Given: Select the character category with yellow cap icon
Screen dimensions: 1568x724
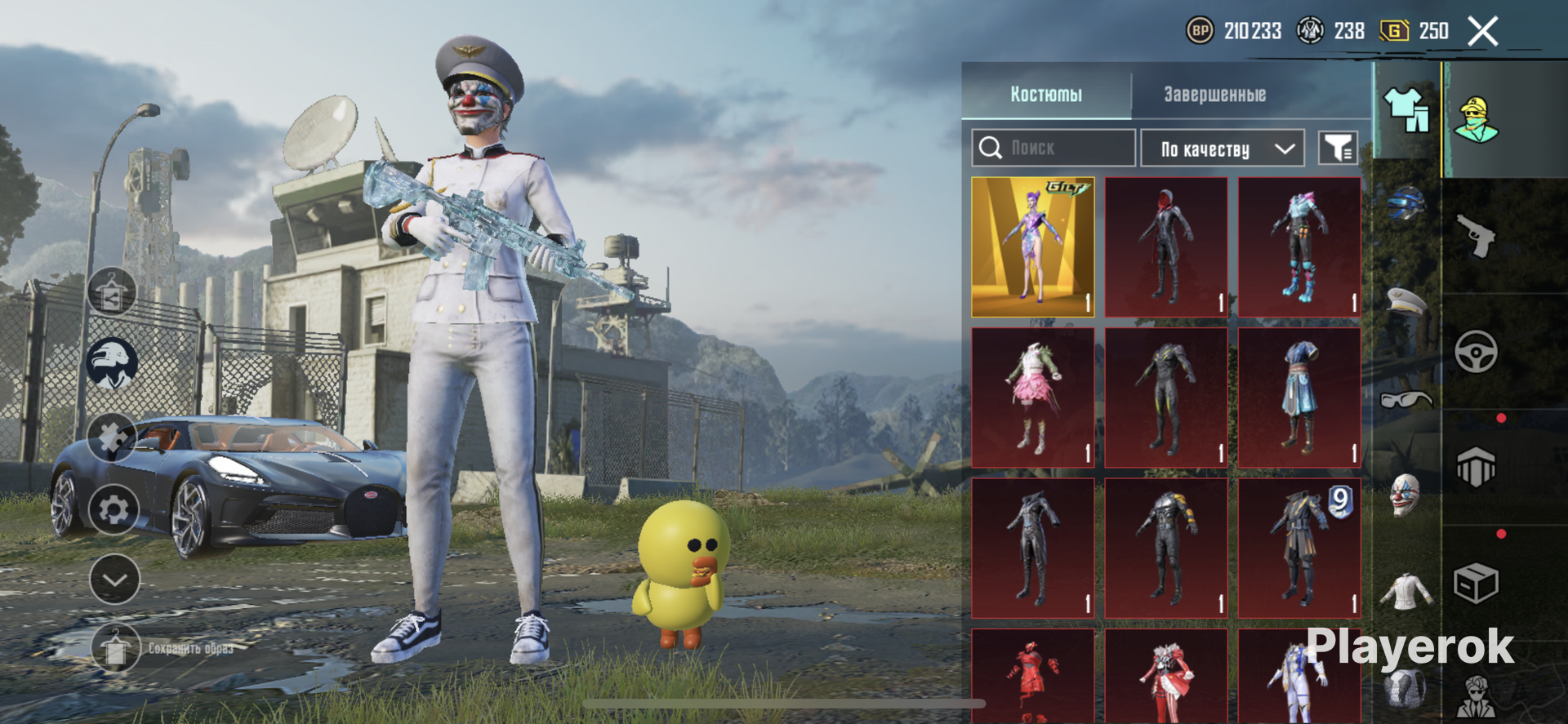Looking at the screenshot, I should point(1476,119).
